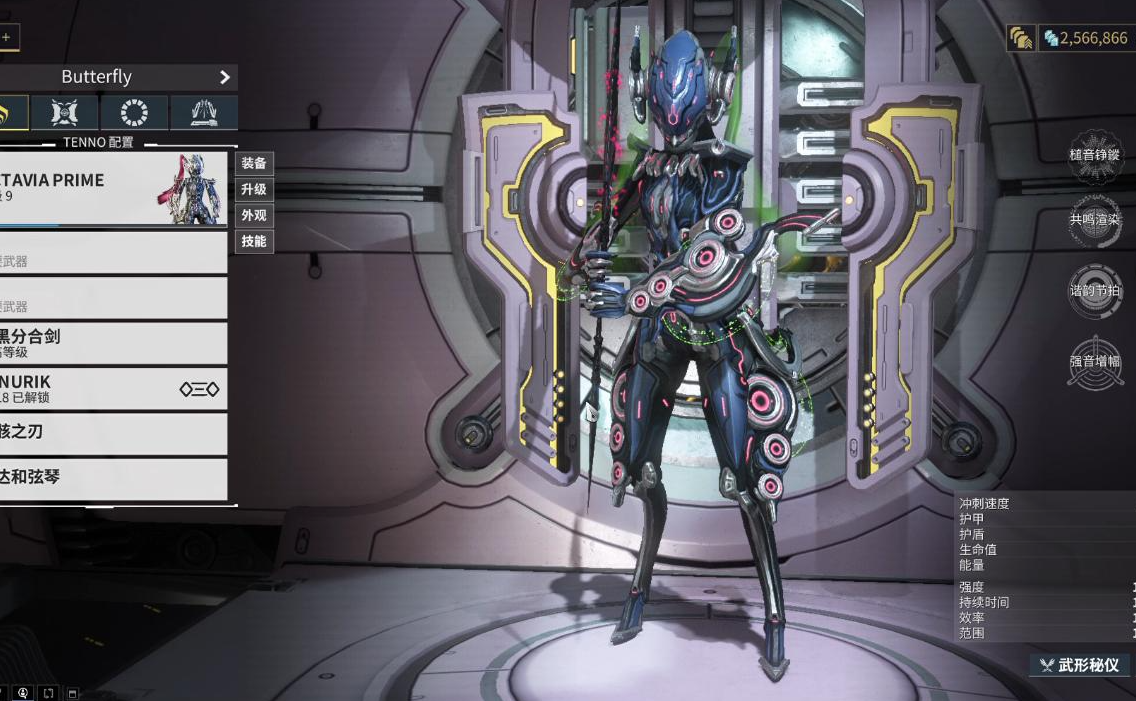Image resolution: width=1136 pixels, height=701 pixels.
Task: Open the 外观 (Appearance) options
Action: [x=254, y=215]
